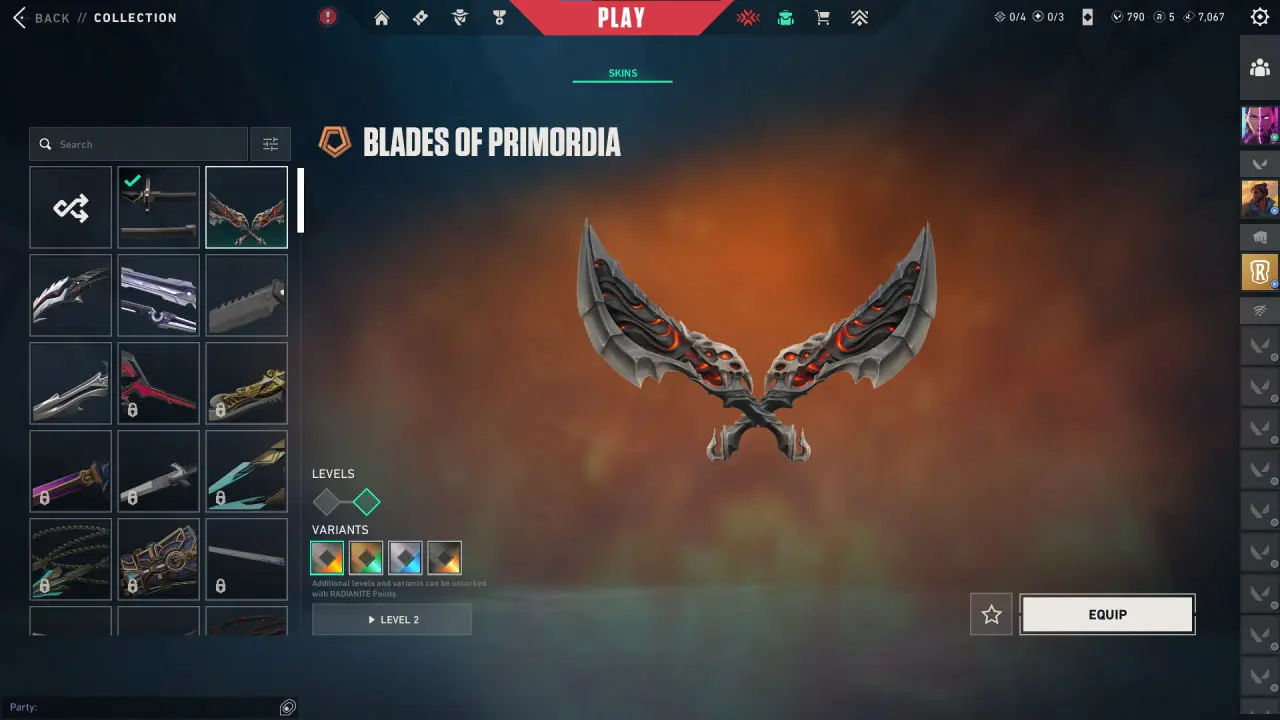Image resolution: width=1280 pixels, height=720 pixels.
Task: Go back to the Collection screen
Action: click(44, 18)
